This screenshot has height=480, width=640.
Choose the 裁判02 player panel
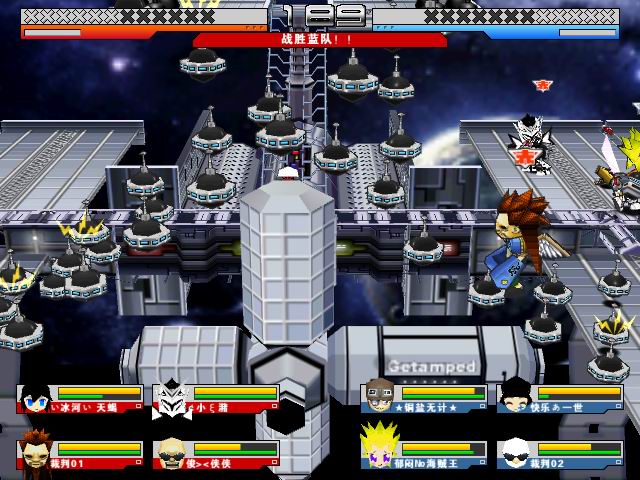pyautogui.click(x=565, y=453)
